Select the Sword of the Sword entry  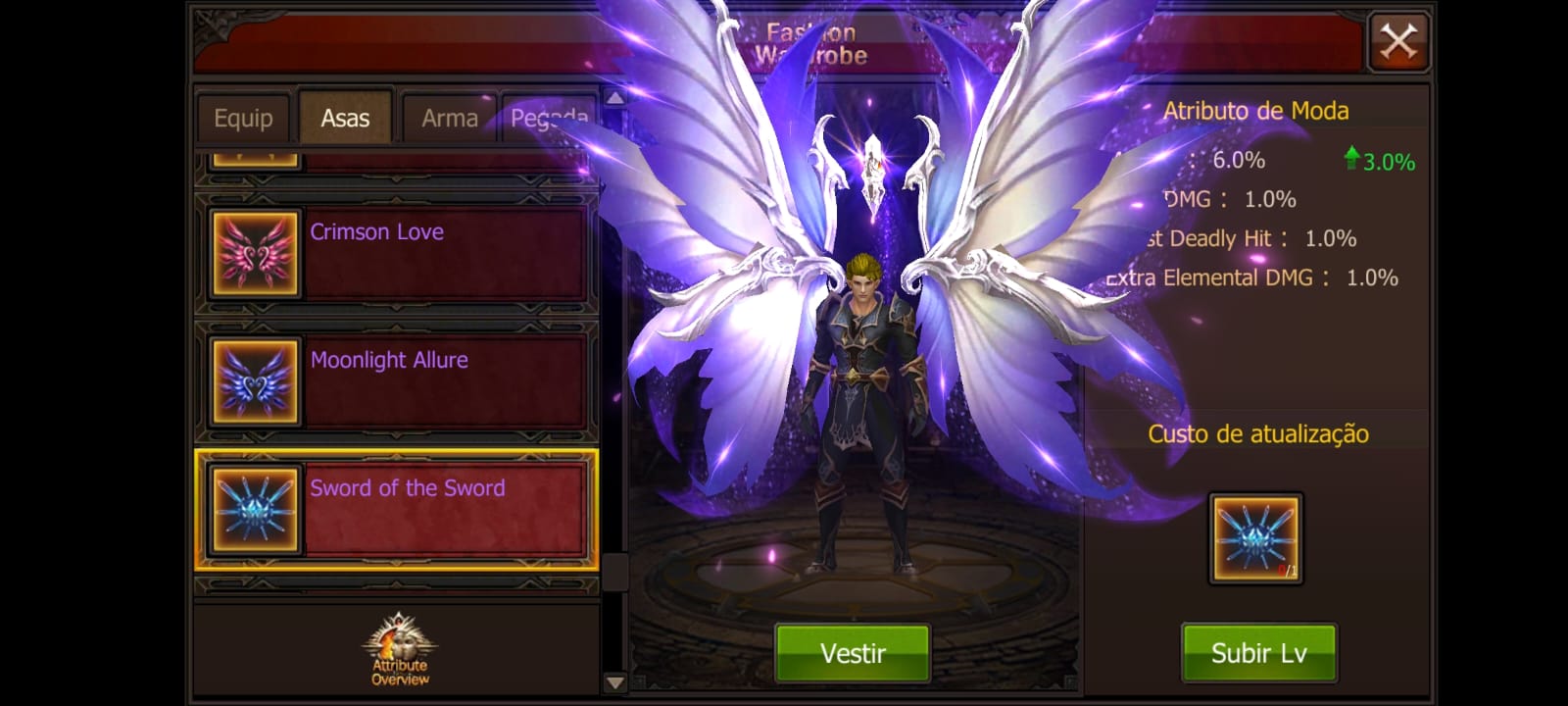tap(396, 510)
